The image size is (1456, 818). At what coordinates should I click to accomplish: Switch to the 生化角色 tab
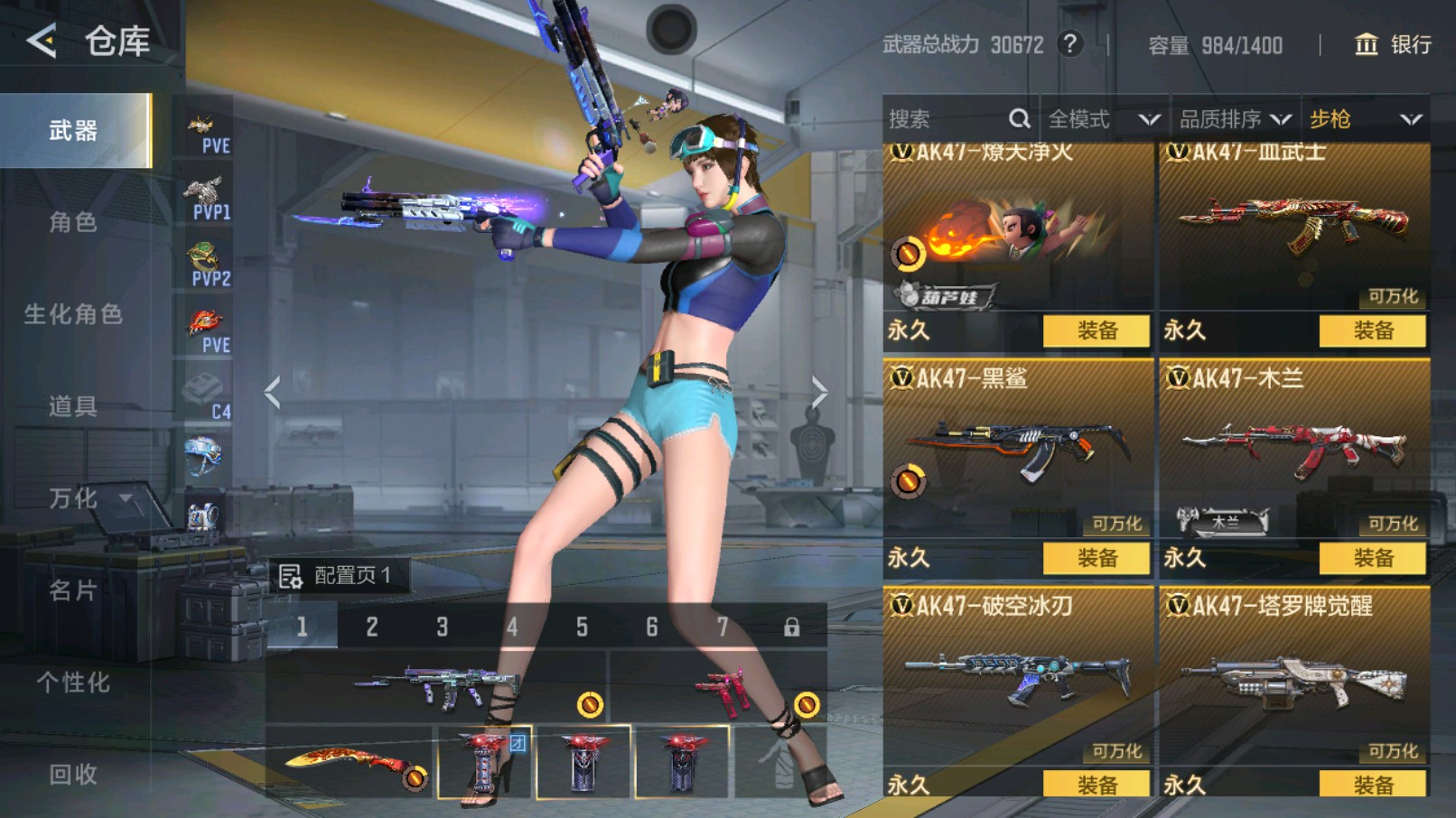click(73, 314)
